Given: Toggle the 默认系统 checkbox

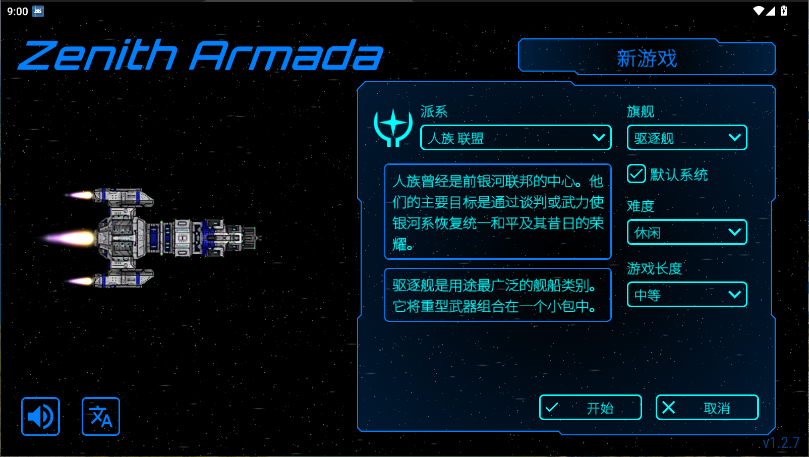Looking at the screenshot, I should (x=636, y=174).
